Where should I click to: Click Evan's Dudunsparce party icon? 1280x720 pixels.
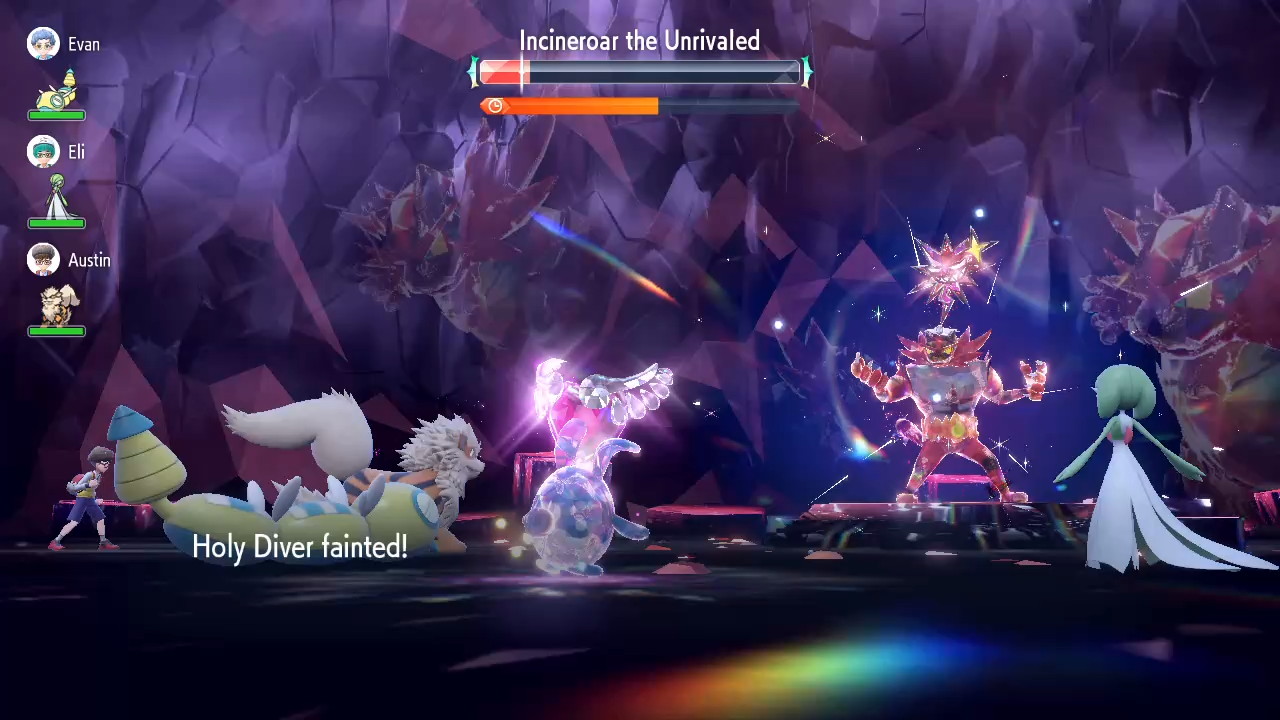coord(57,89)
